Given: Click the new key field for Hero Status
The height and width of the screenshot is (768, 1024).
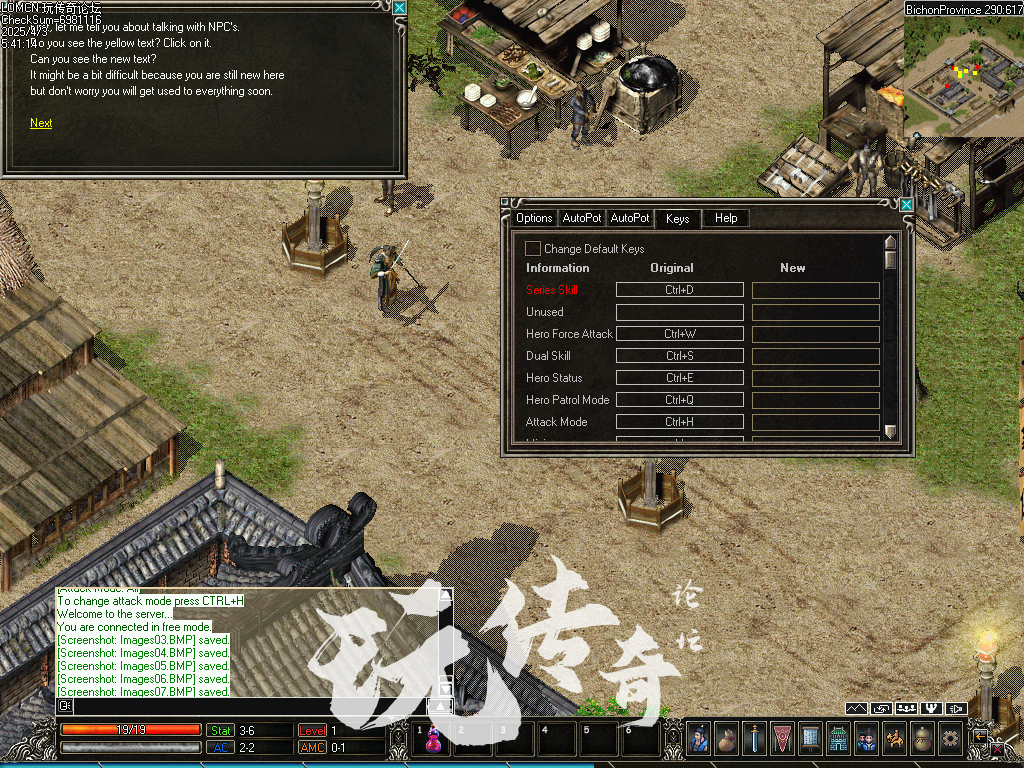Looking at the screenshot, I should [815, 378].
